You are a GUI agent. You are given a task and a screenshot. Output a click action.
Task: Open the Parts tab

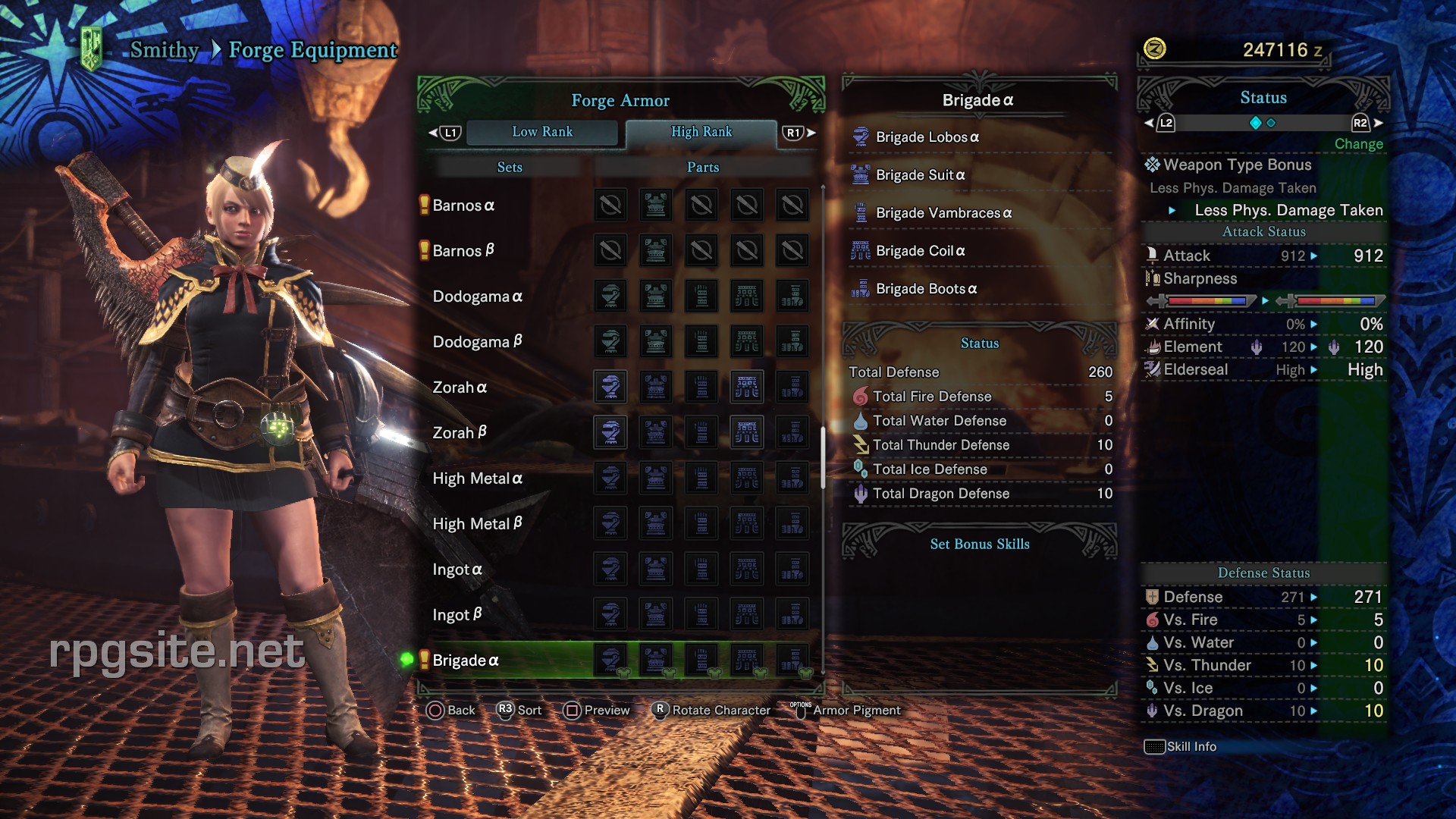701,167
